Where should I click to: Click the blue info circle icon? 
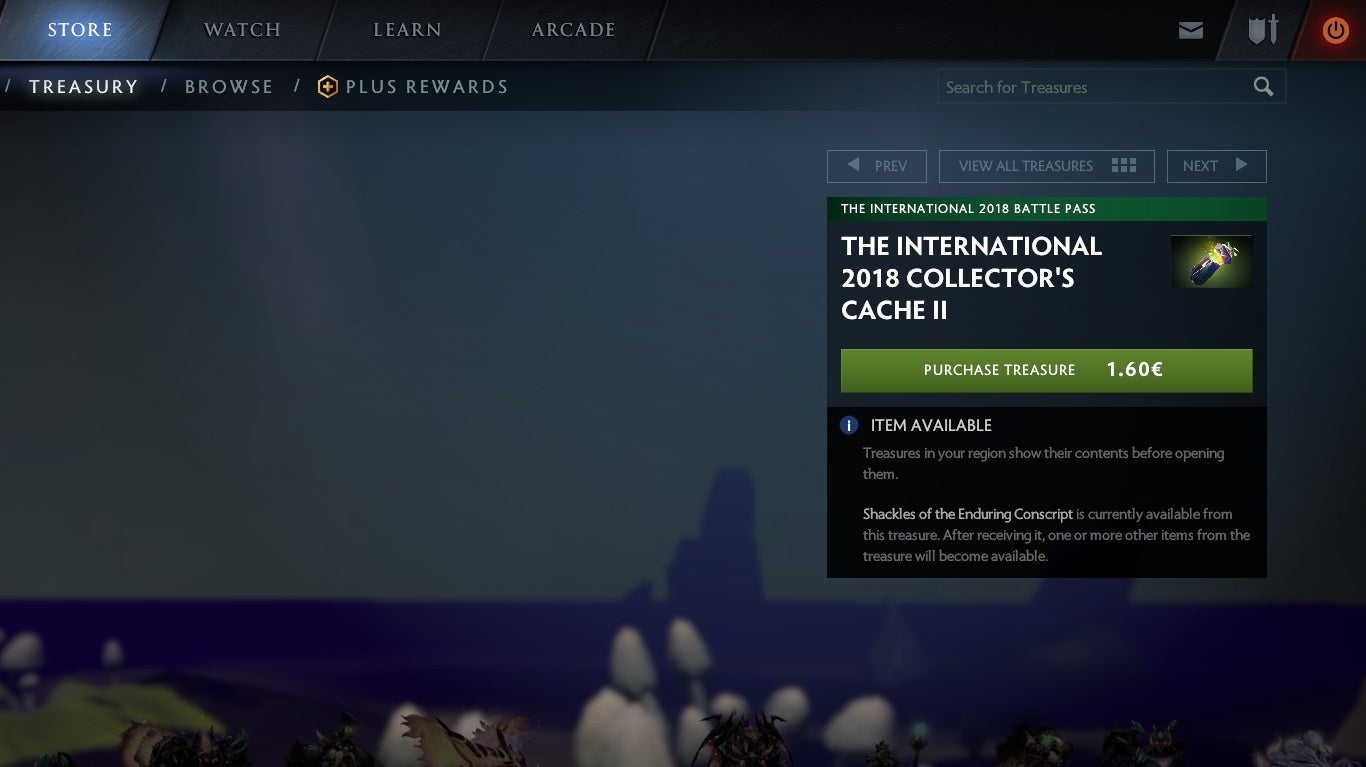(849, 425)
